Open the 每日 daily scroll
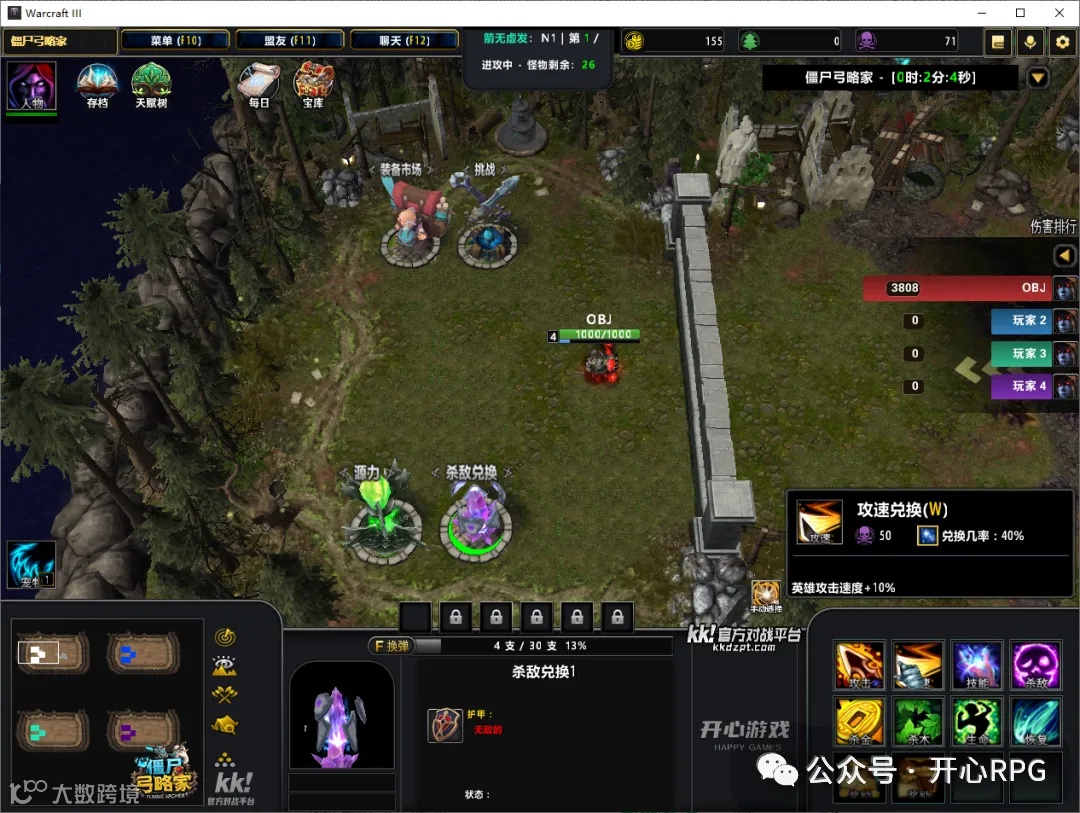The image size is (1080, 813). pos(259,85)
